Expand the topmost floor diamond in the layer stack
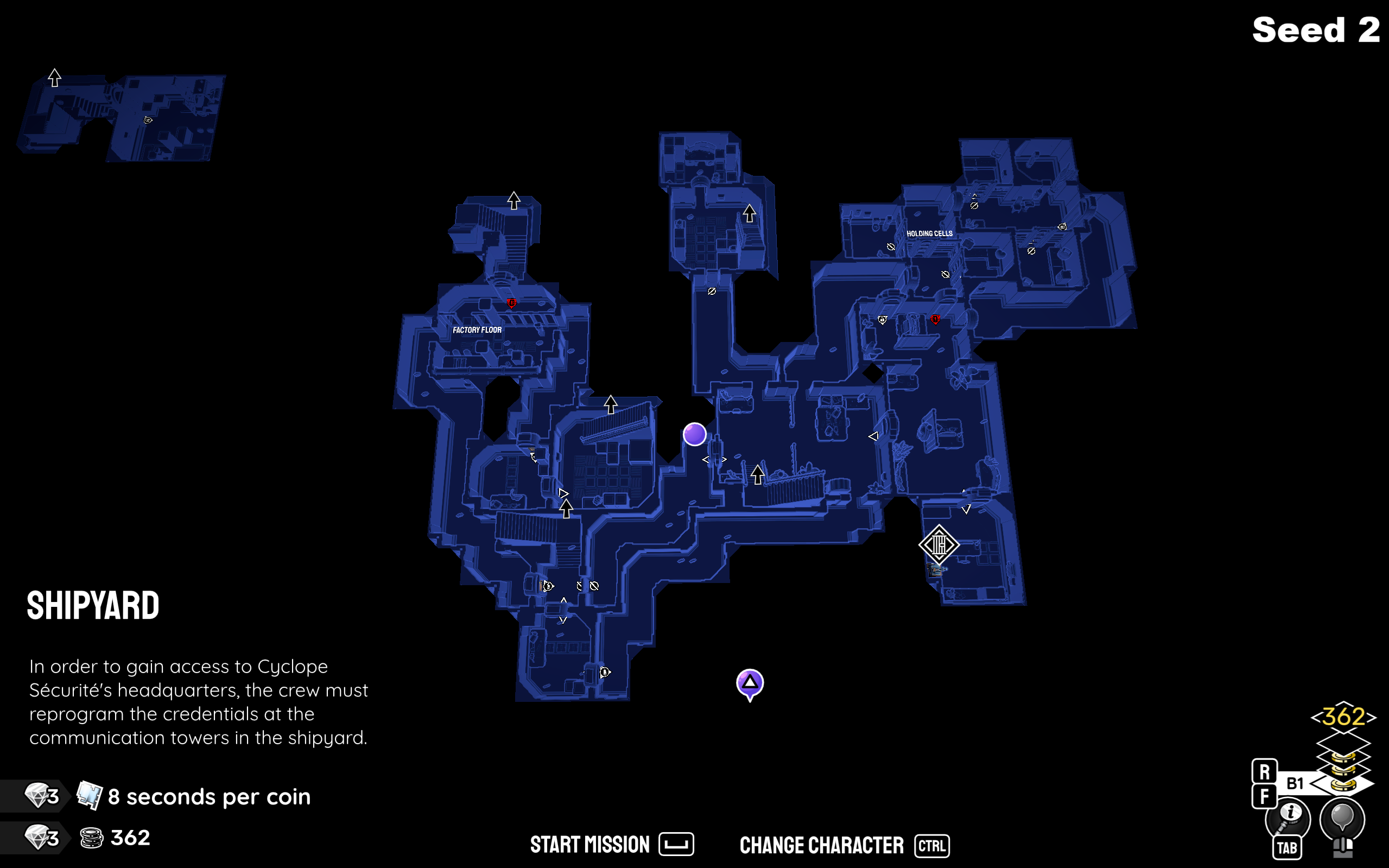 [1344, 744]
